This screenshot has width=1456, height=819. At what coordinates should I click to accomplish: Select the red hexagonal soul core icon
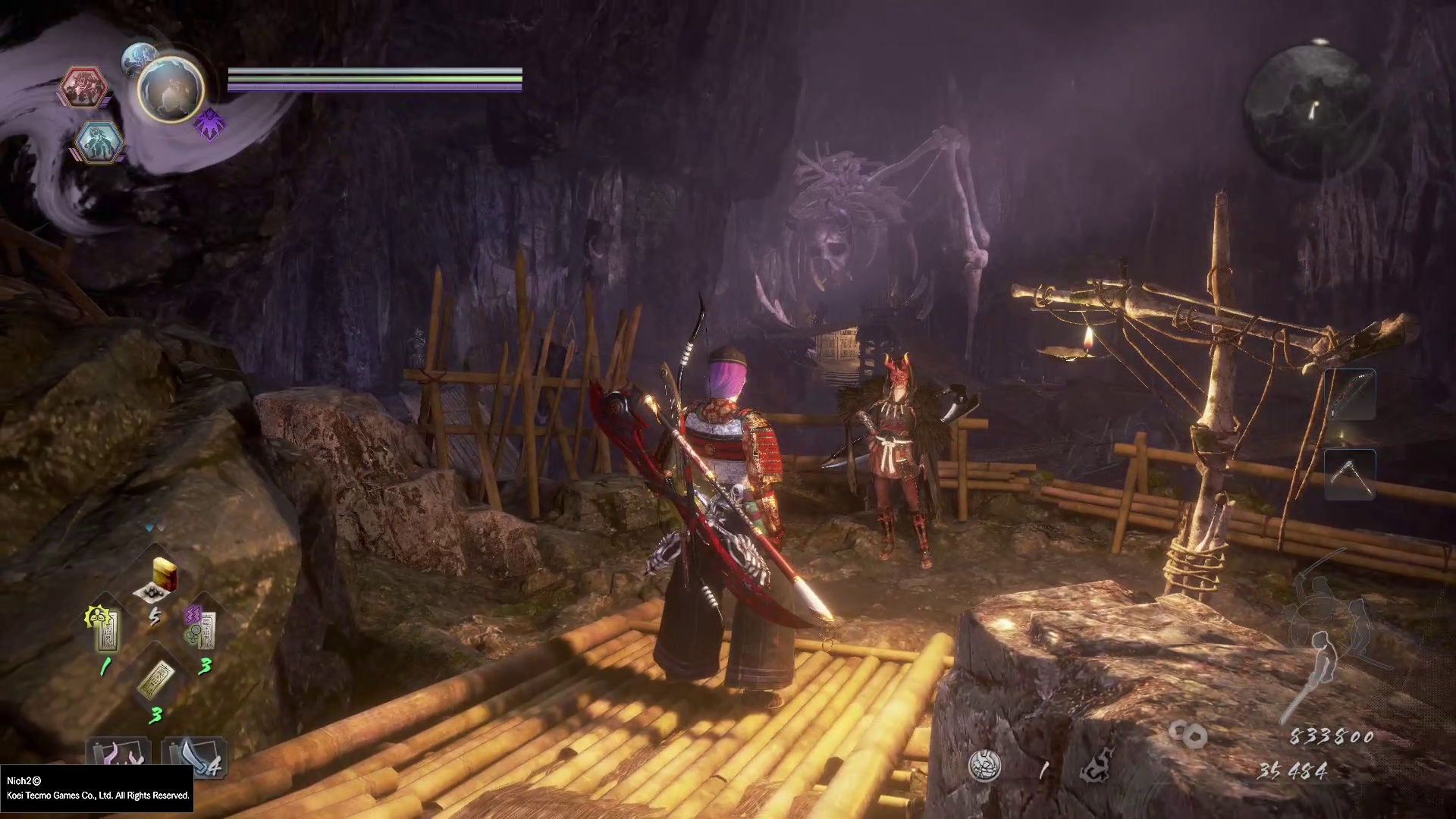[x=83, y=87]
